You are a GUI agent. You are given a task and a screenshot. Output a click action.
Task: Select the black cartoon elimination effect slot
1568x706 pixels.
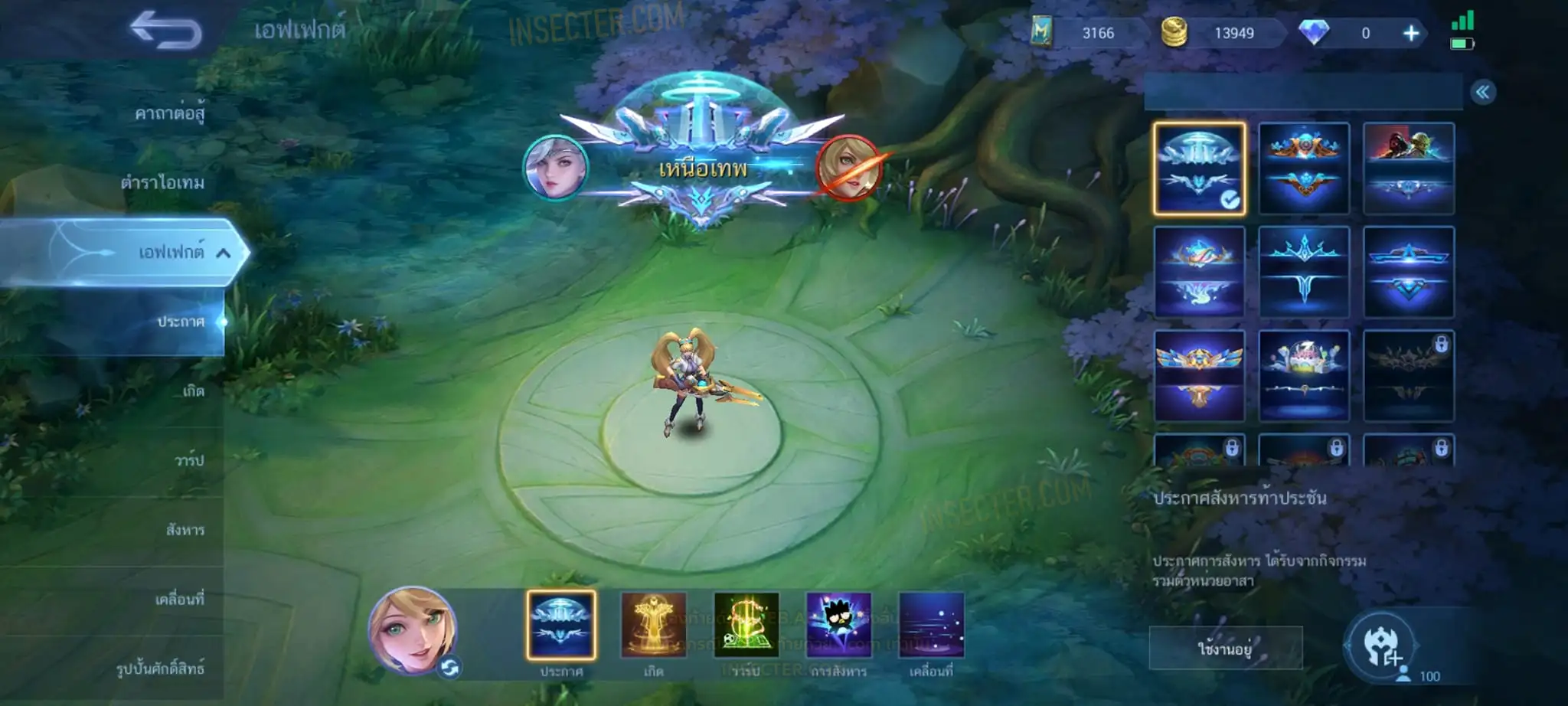pos(838,625)
